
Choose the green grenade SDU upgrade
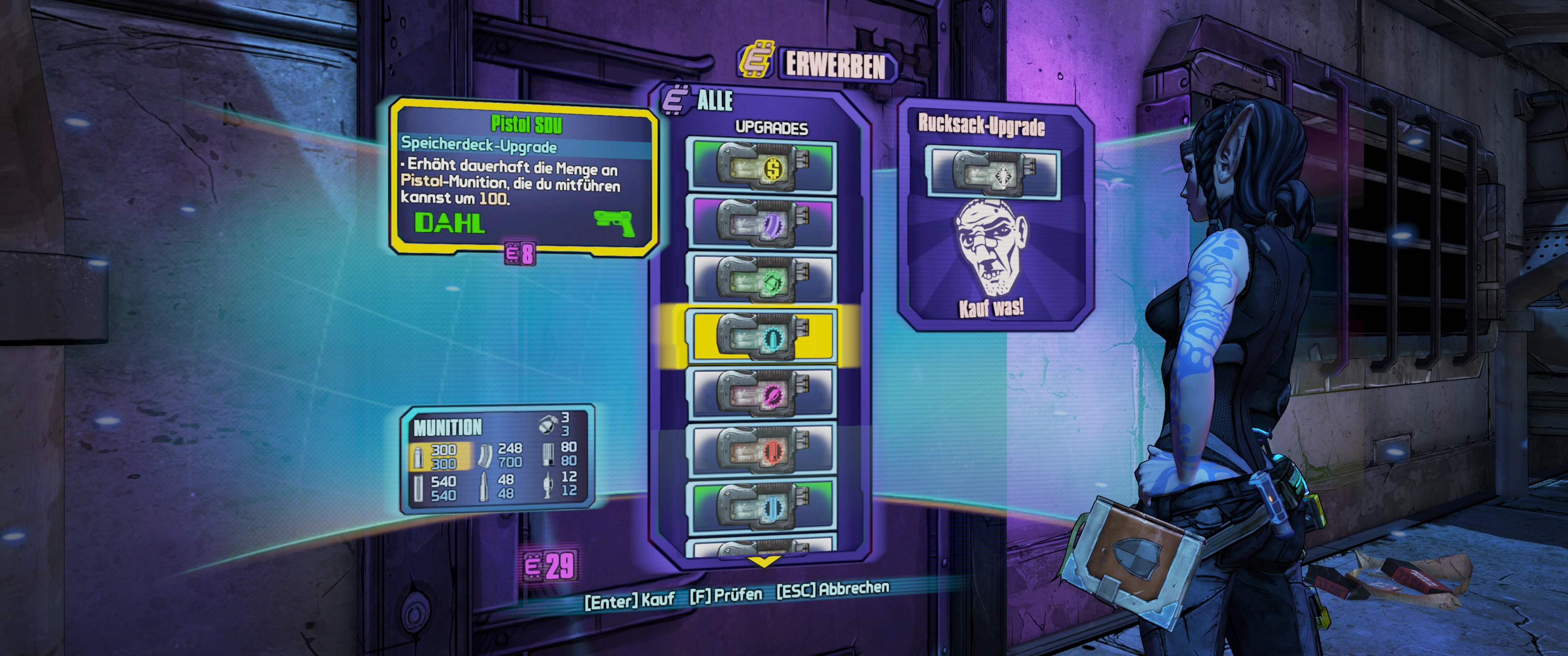coord(761,279)
